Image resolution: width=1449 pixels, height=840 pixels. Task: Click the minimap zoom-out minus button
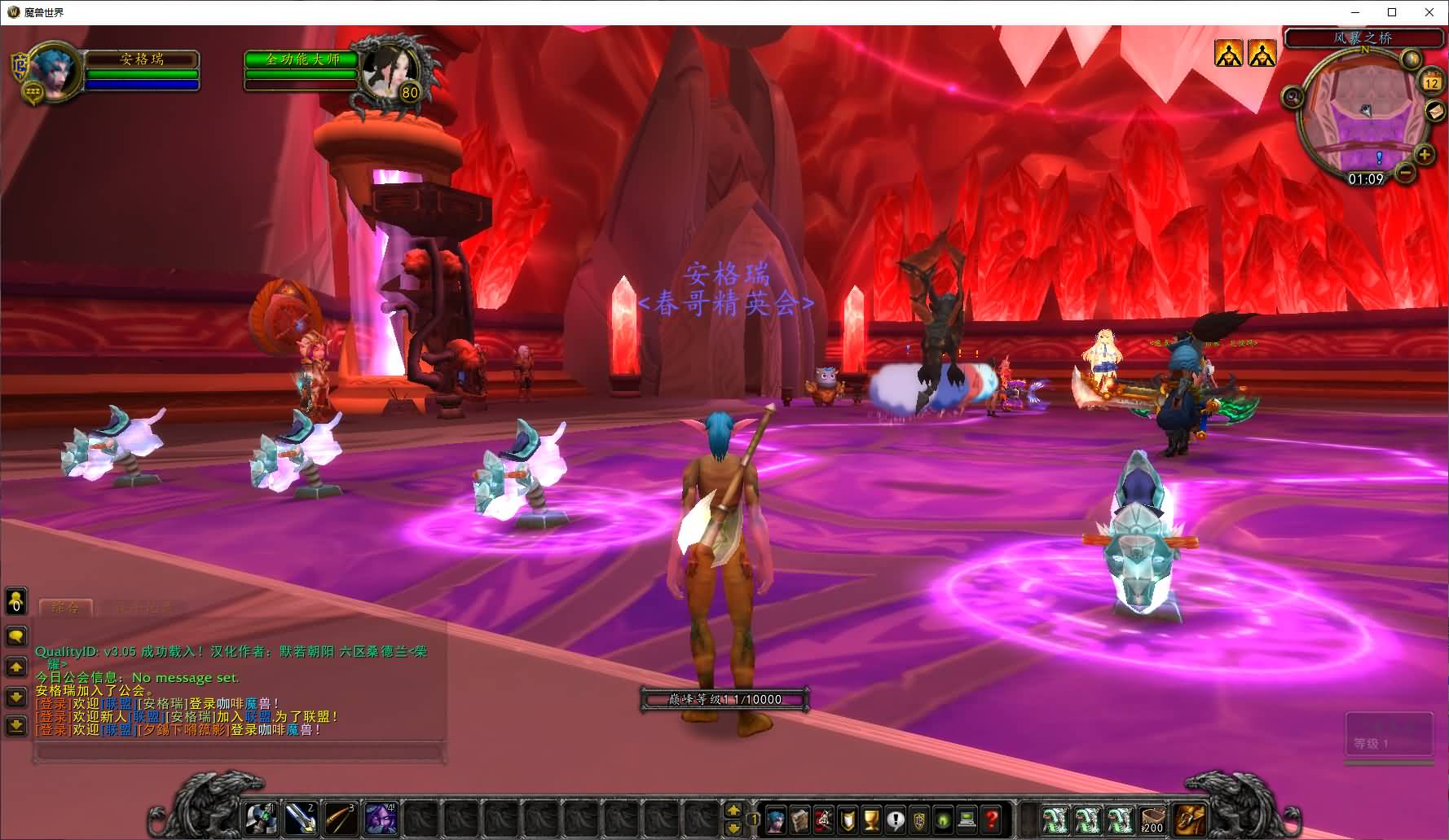click(1406, 173)
